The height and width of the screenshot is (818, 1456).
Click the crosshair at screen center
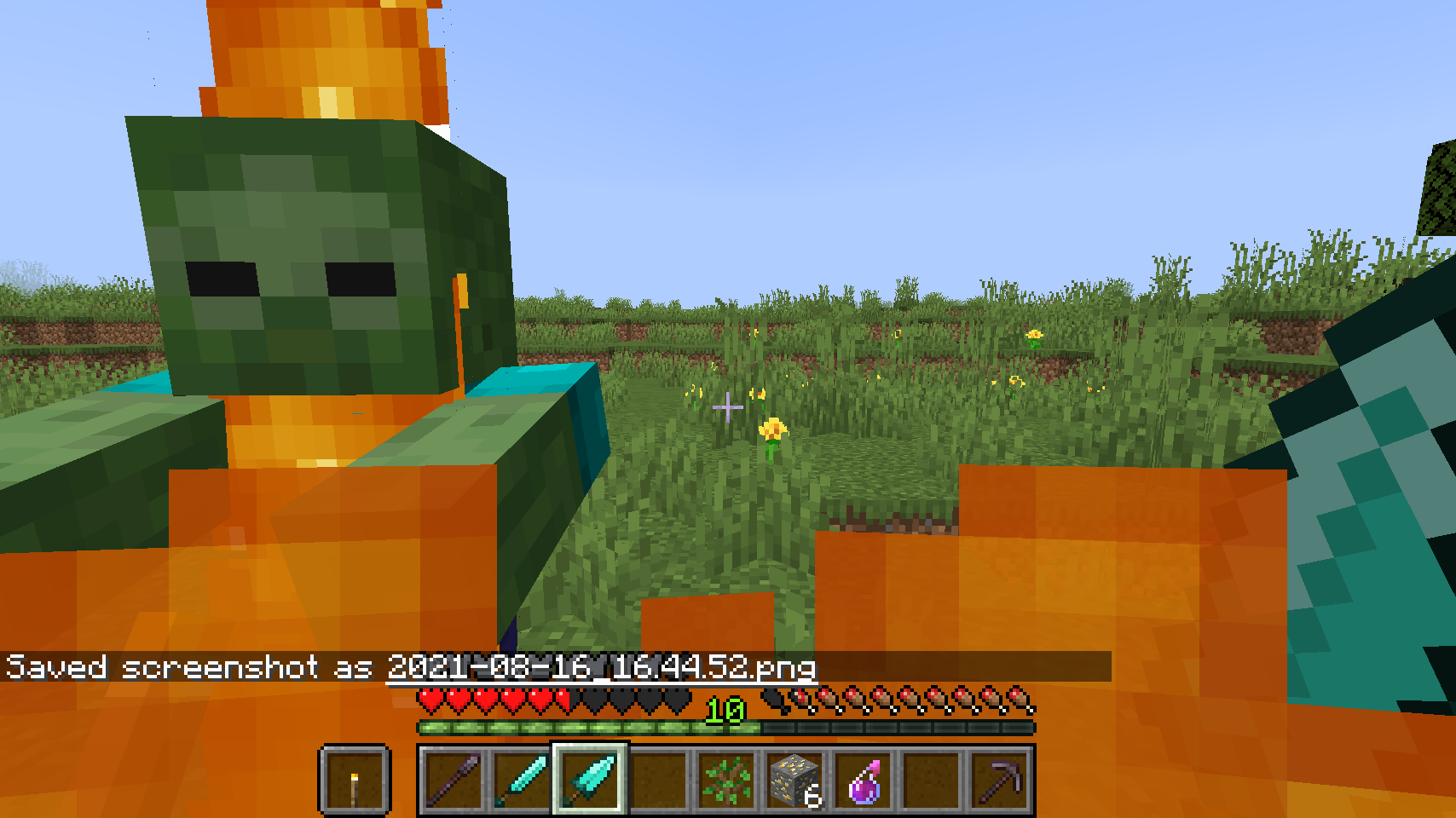tap(727, 406)
